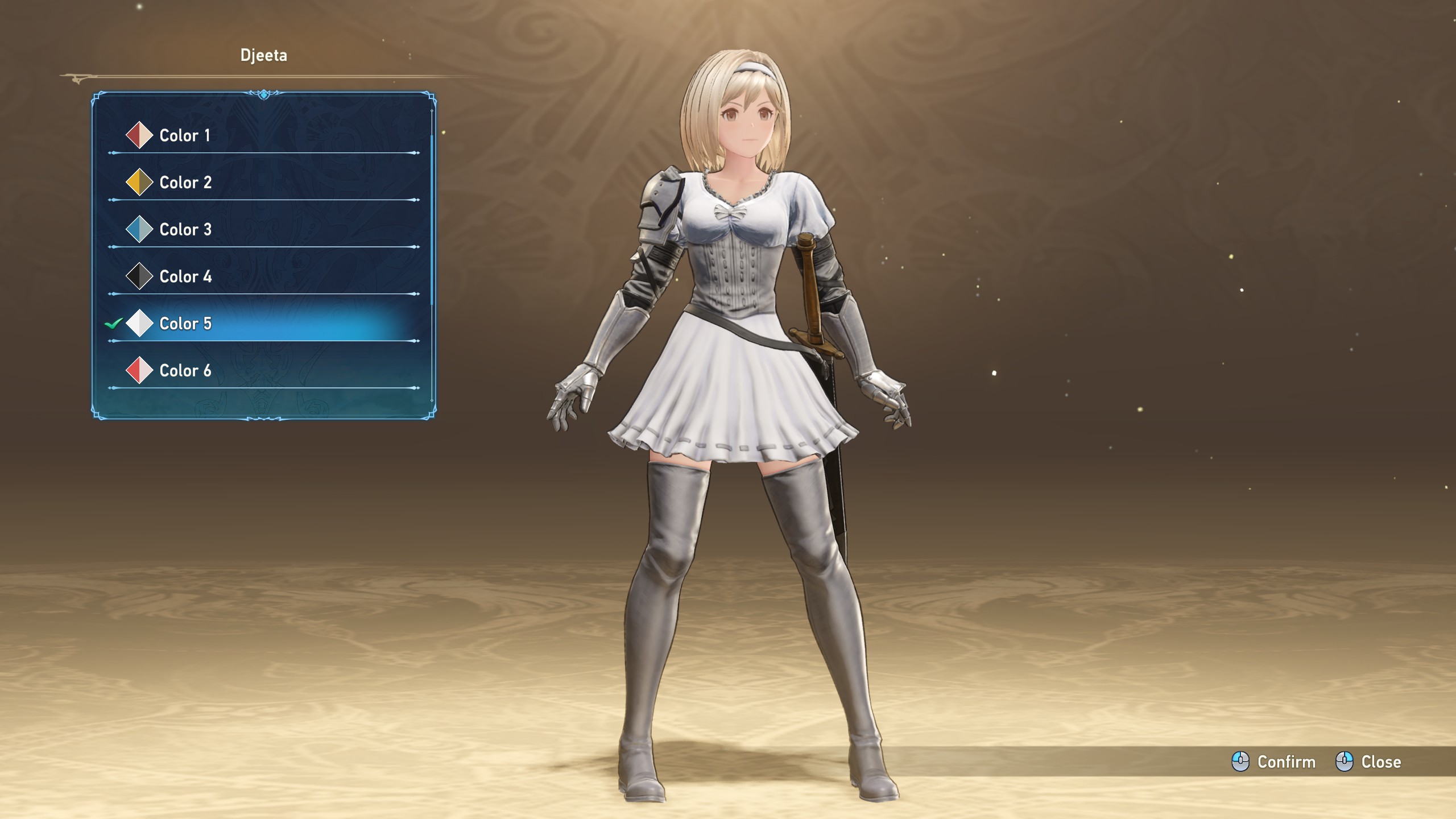Pick the Color 4 entry
The width and height of the screenshot is (1456, 819).
click(186, 277)
